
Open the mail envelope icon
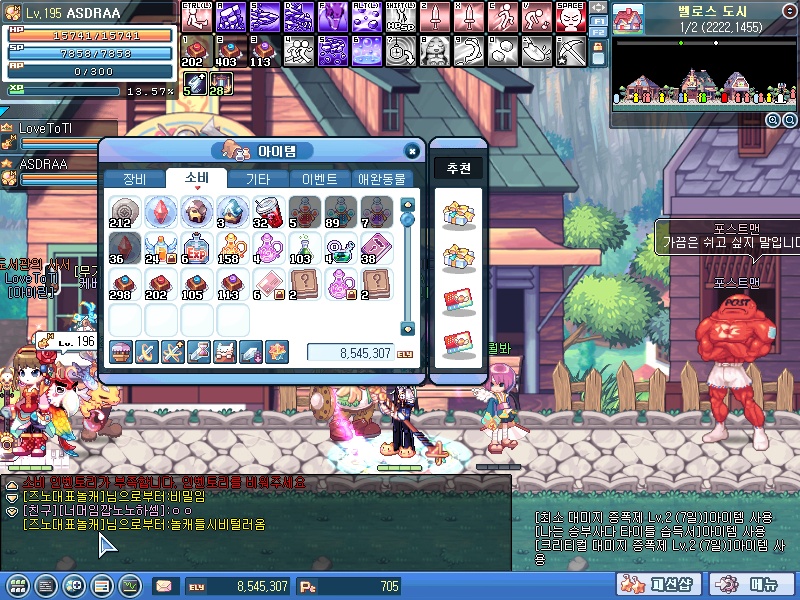pyautogui.click(x=163, y=586)
